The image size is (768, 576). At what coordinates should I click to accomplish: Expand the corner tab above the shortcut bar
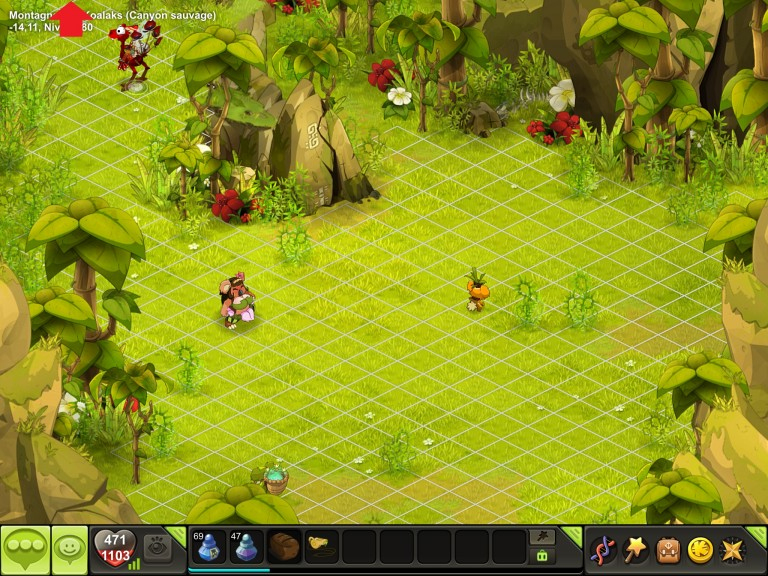[573, 533]
